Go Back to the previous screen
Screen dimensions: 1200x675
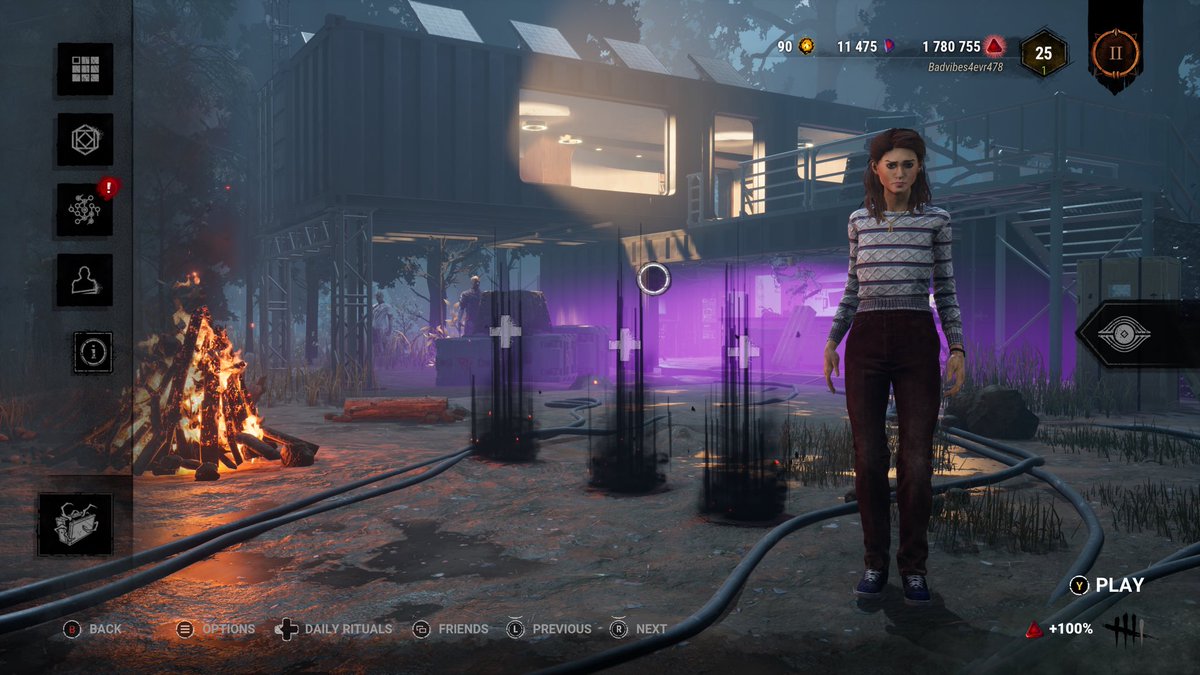(x=93, y=629)
